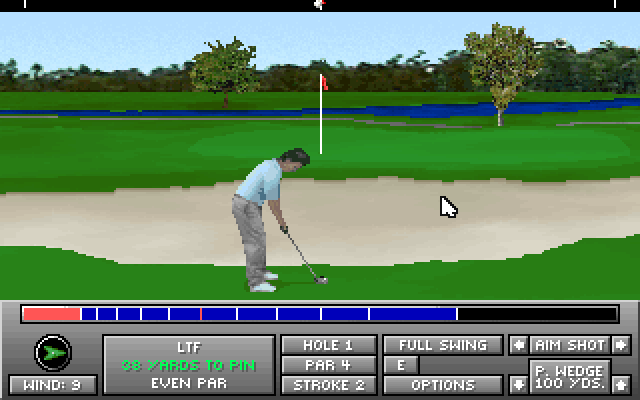
Task: Click the Hole 1 info button
Action: click(x=328, y=345)
